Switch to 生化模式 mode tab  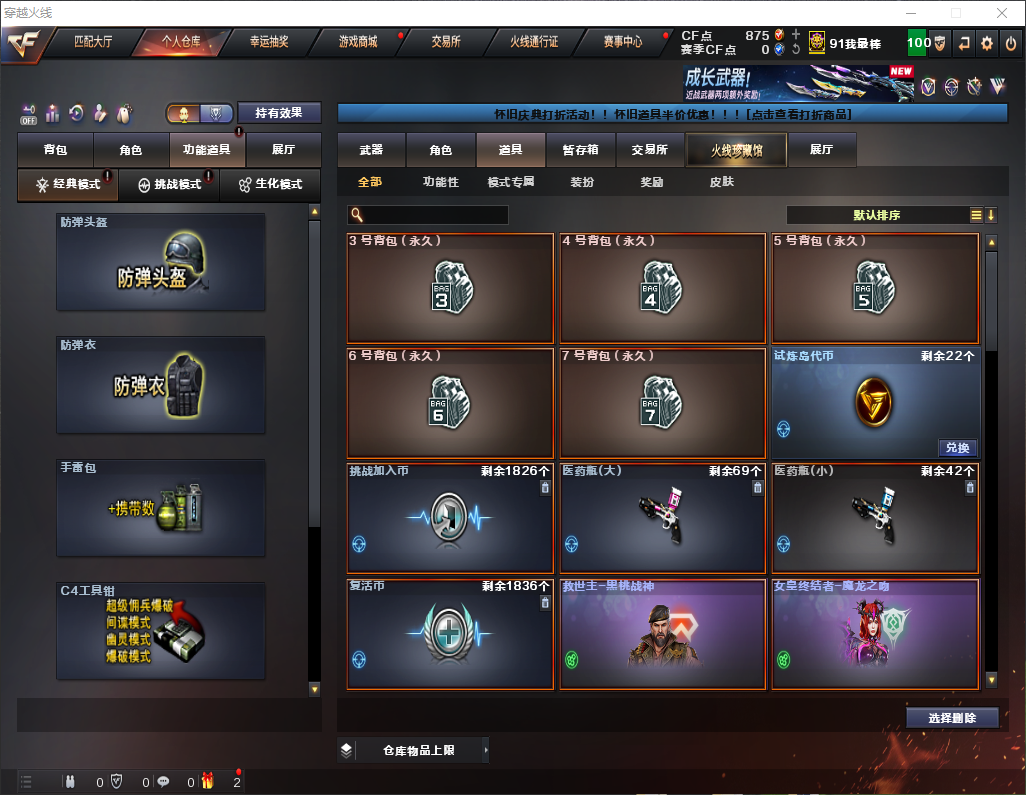[x=270, y=185]
